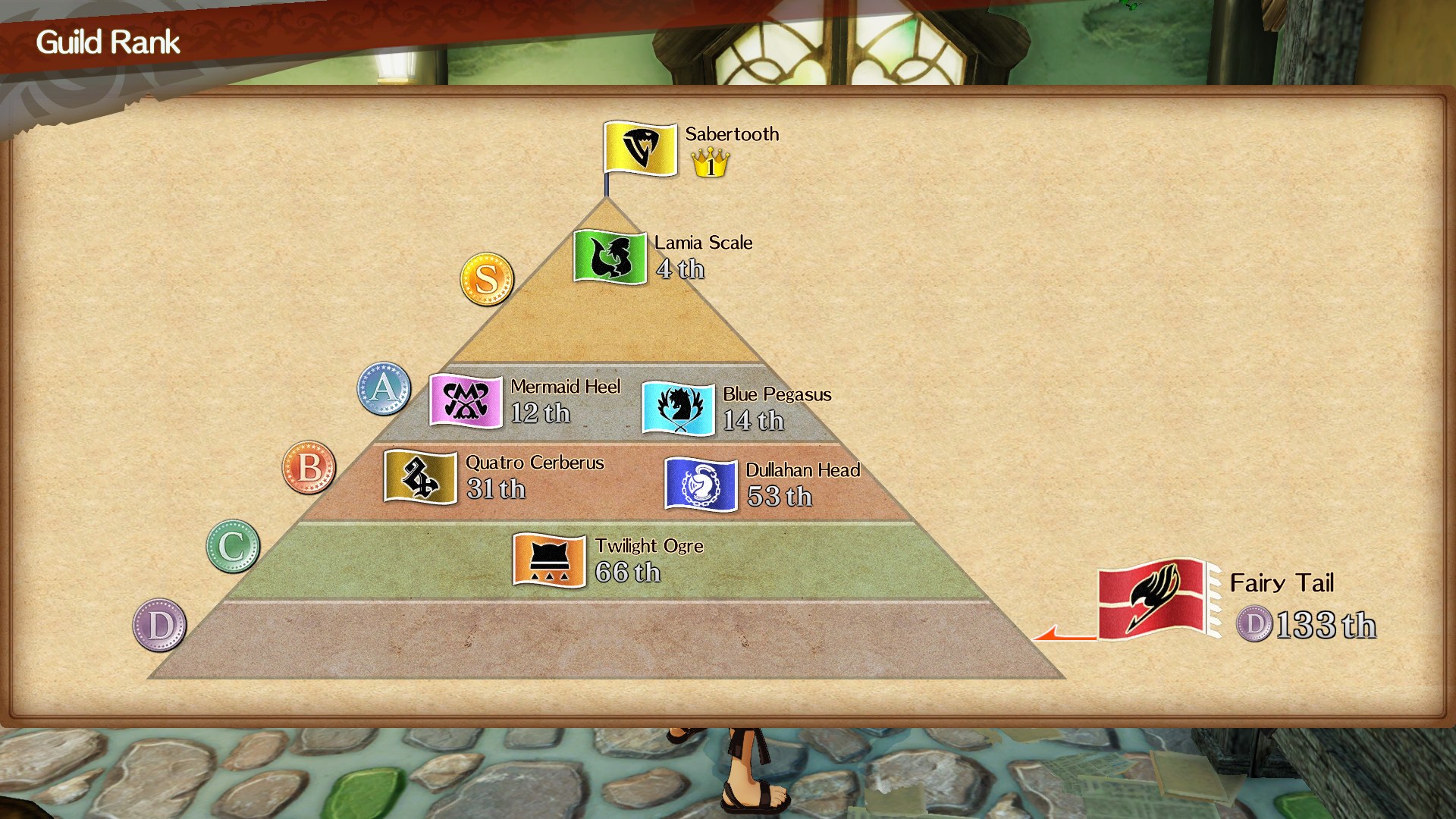Screen dimensions: 1456x819
Task: Pick the Quatro Cerberus guild flag
Action: (420, 476)
